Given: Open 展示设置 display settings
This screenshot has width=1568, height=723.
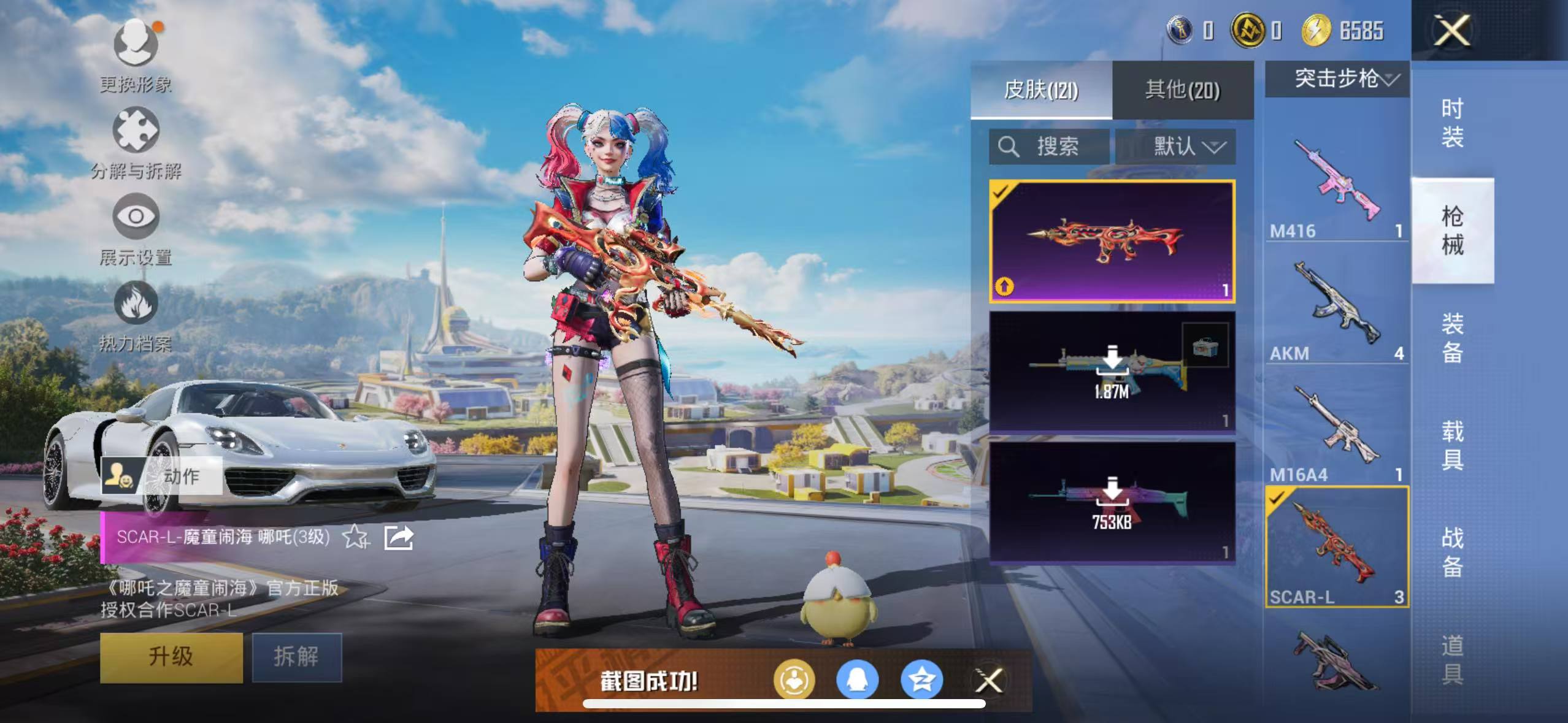Looking at the screenshot, I should (136, 228).
